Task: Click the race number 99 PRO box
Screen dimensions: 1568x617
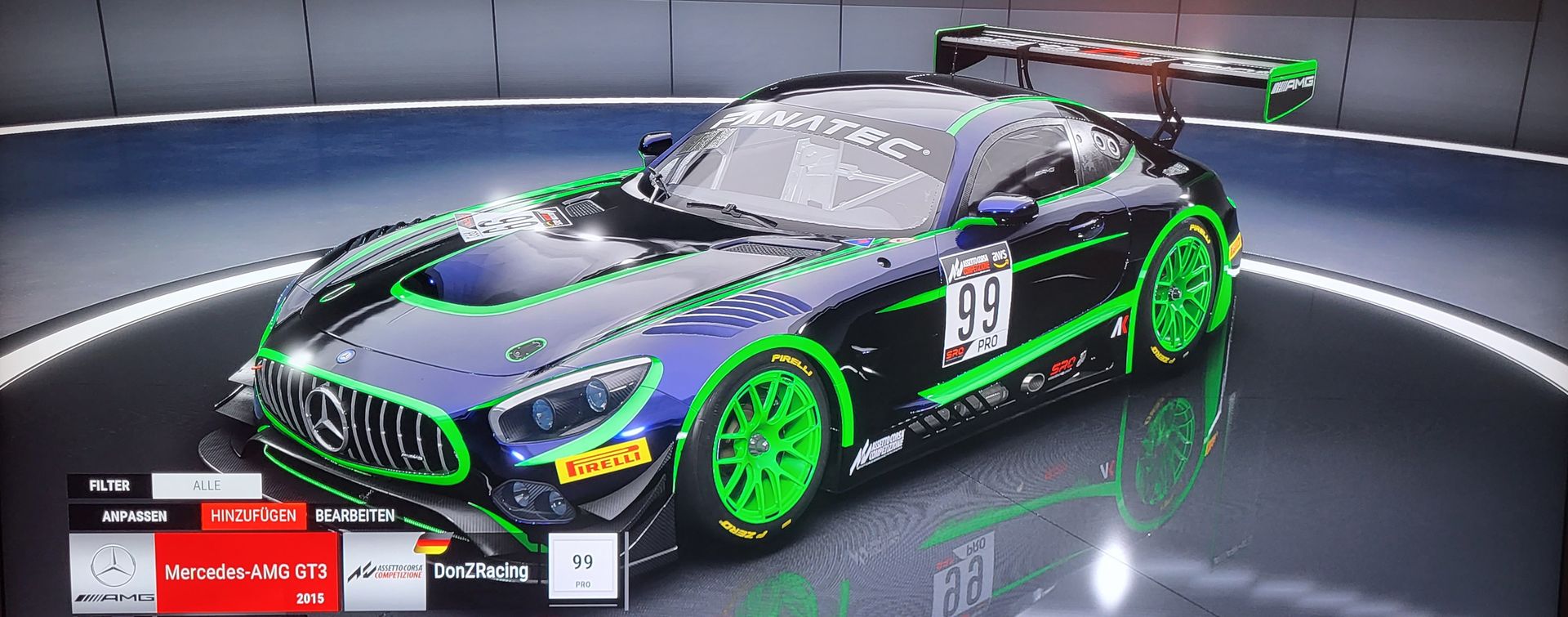Action: click(582, 568)
